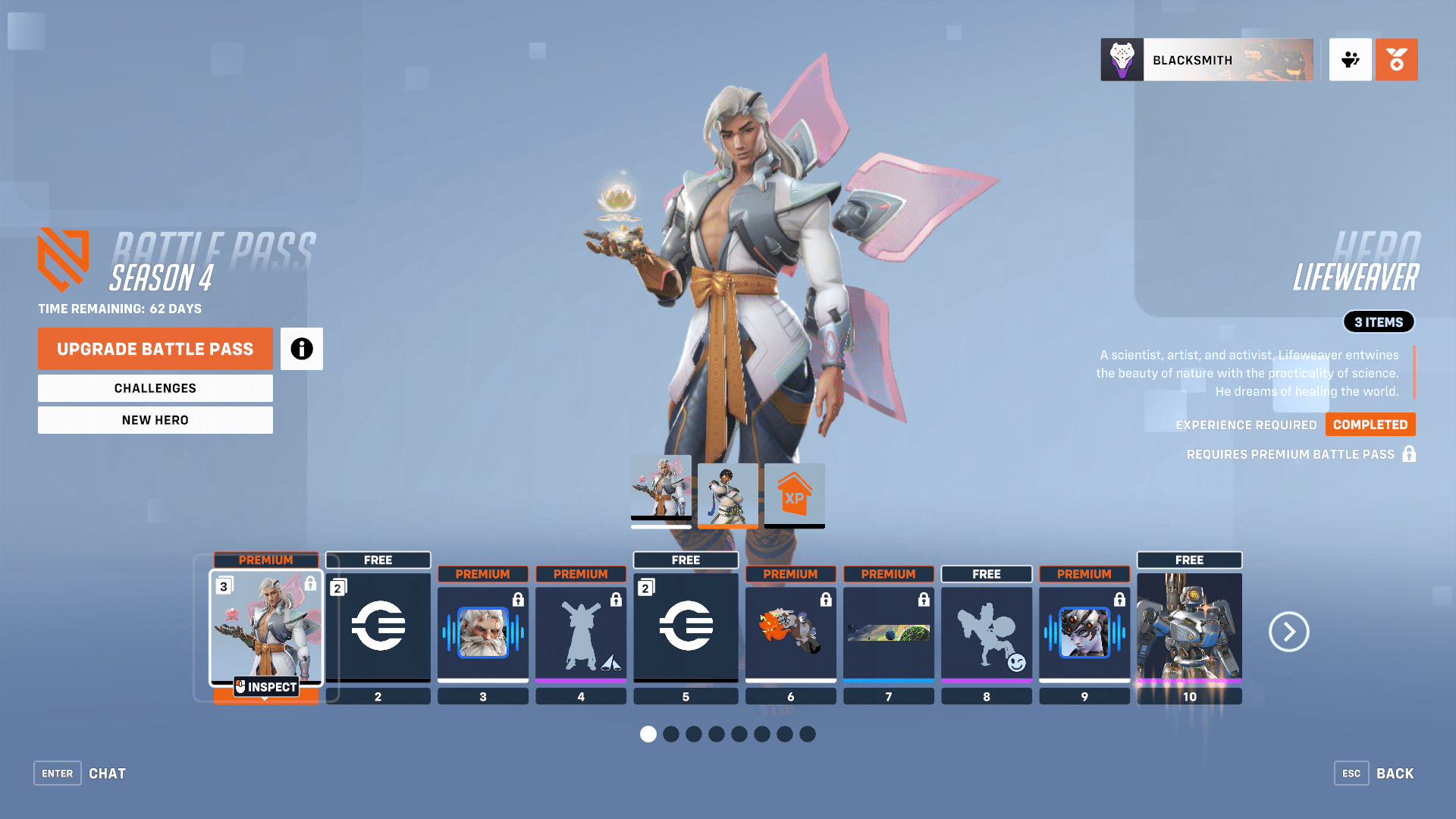This screenshot has height=819, width=1456.
Task: Open the Blacksmith player name card
Action: 1207,59
